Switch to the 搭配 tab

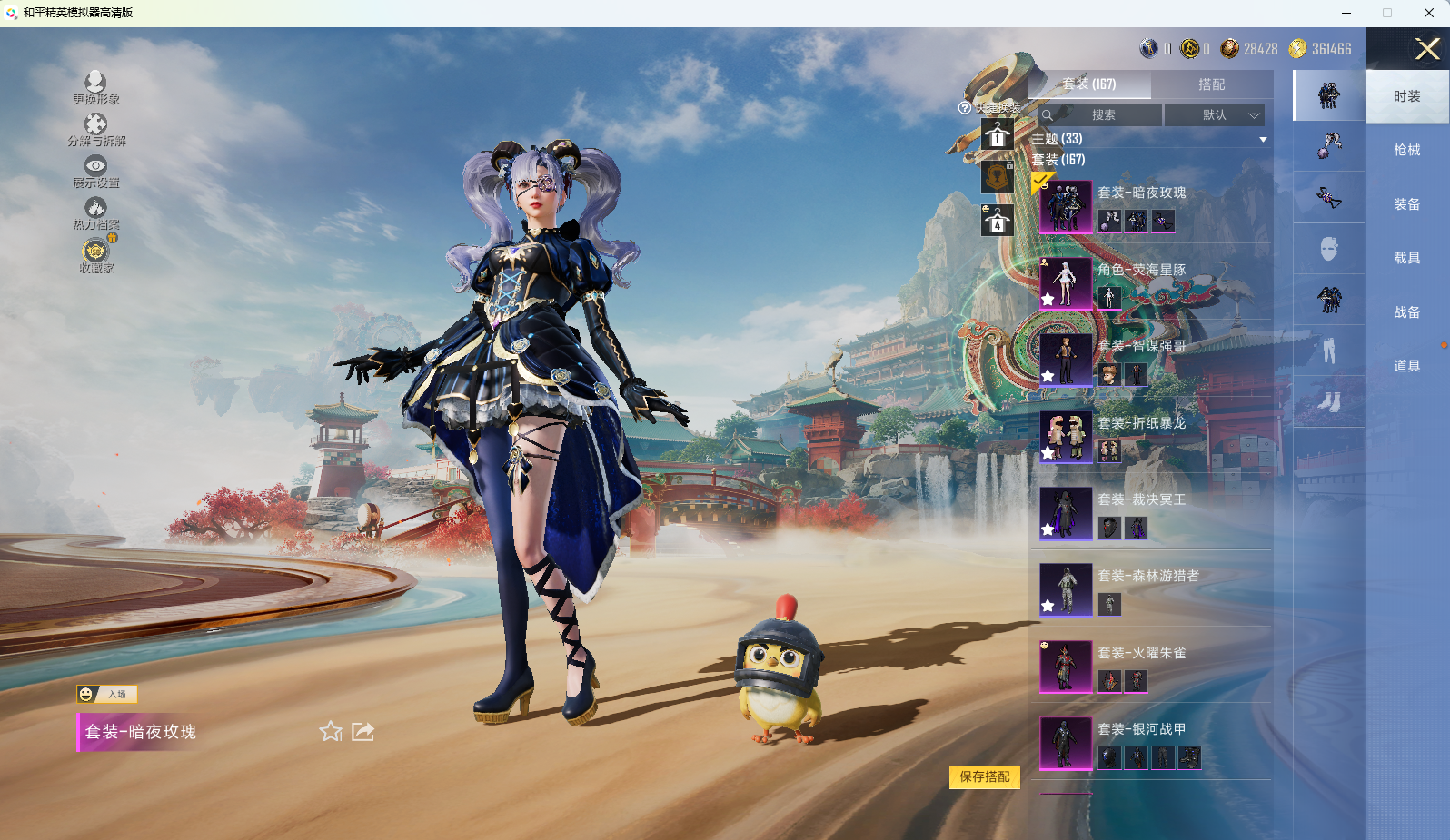(x=1211, y=84)
